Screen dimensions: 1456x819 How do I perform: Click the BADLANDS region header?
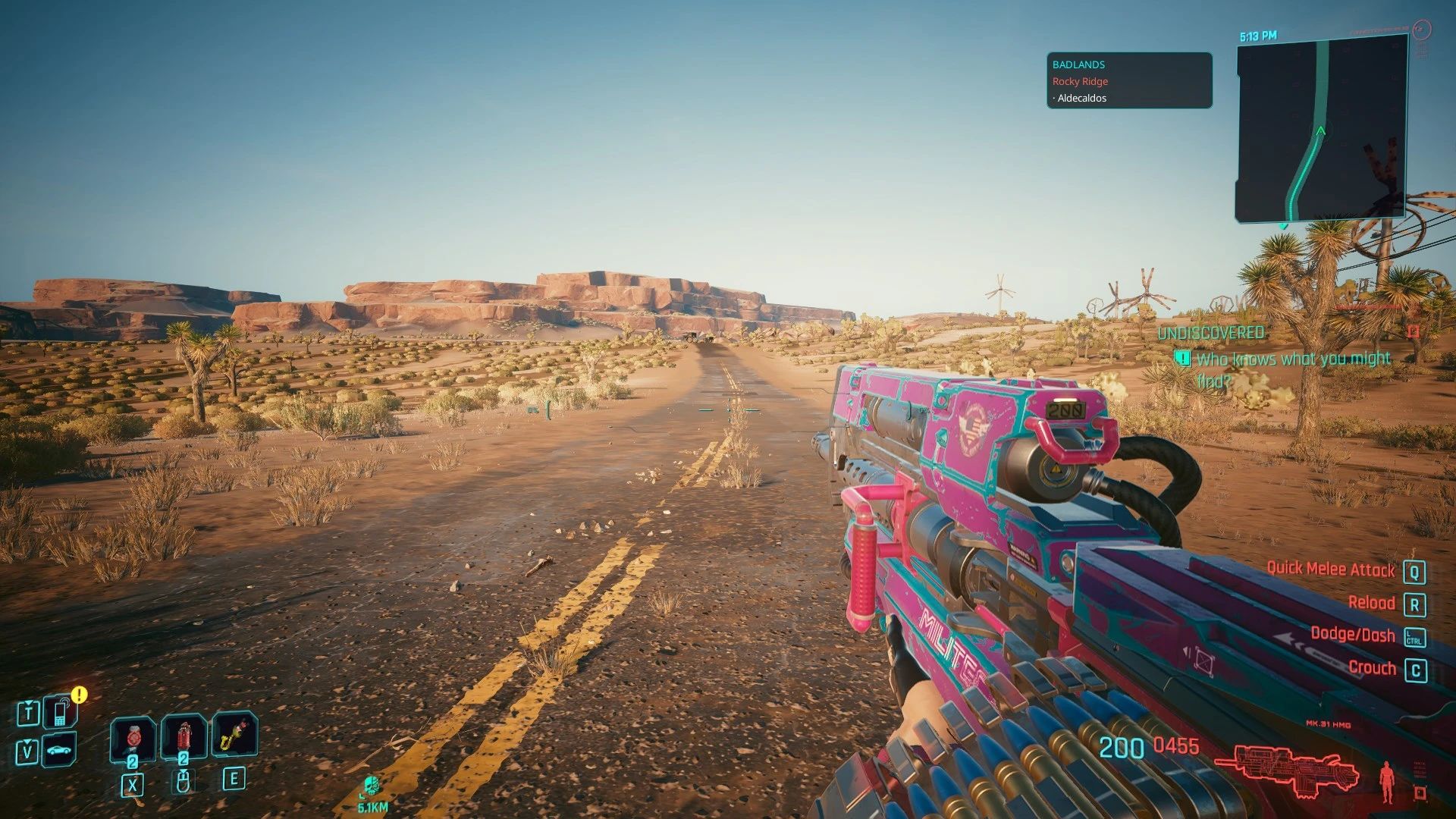pyautogui.click(x=1078, y=64)
